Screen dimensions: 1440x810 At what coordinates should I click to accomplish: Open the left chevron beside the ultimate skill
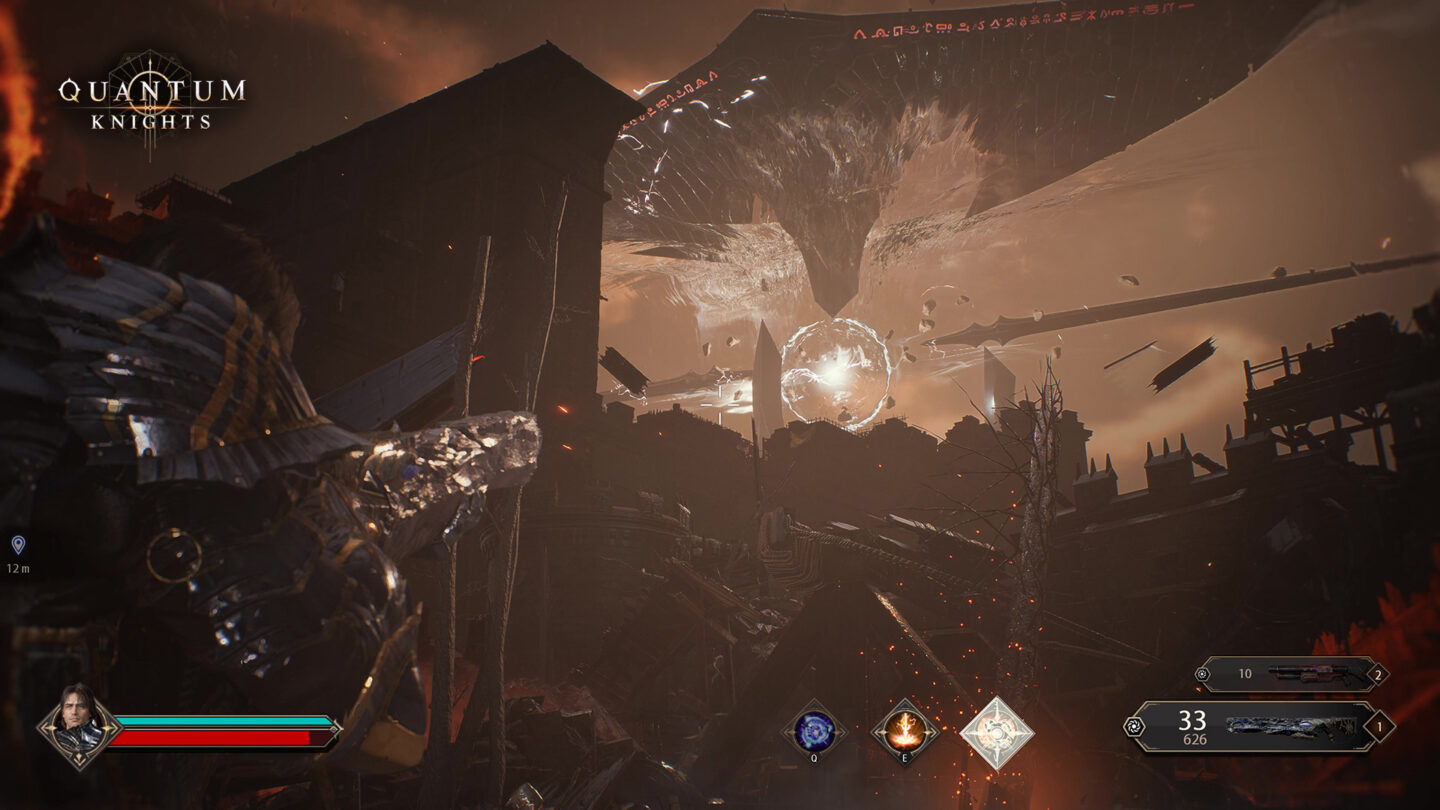[x=968, y=734]
